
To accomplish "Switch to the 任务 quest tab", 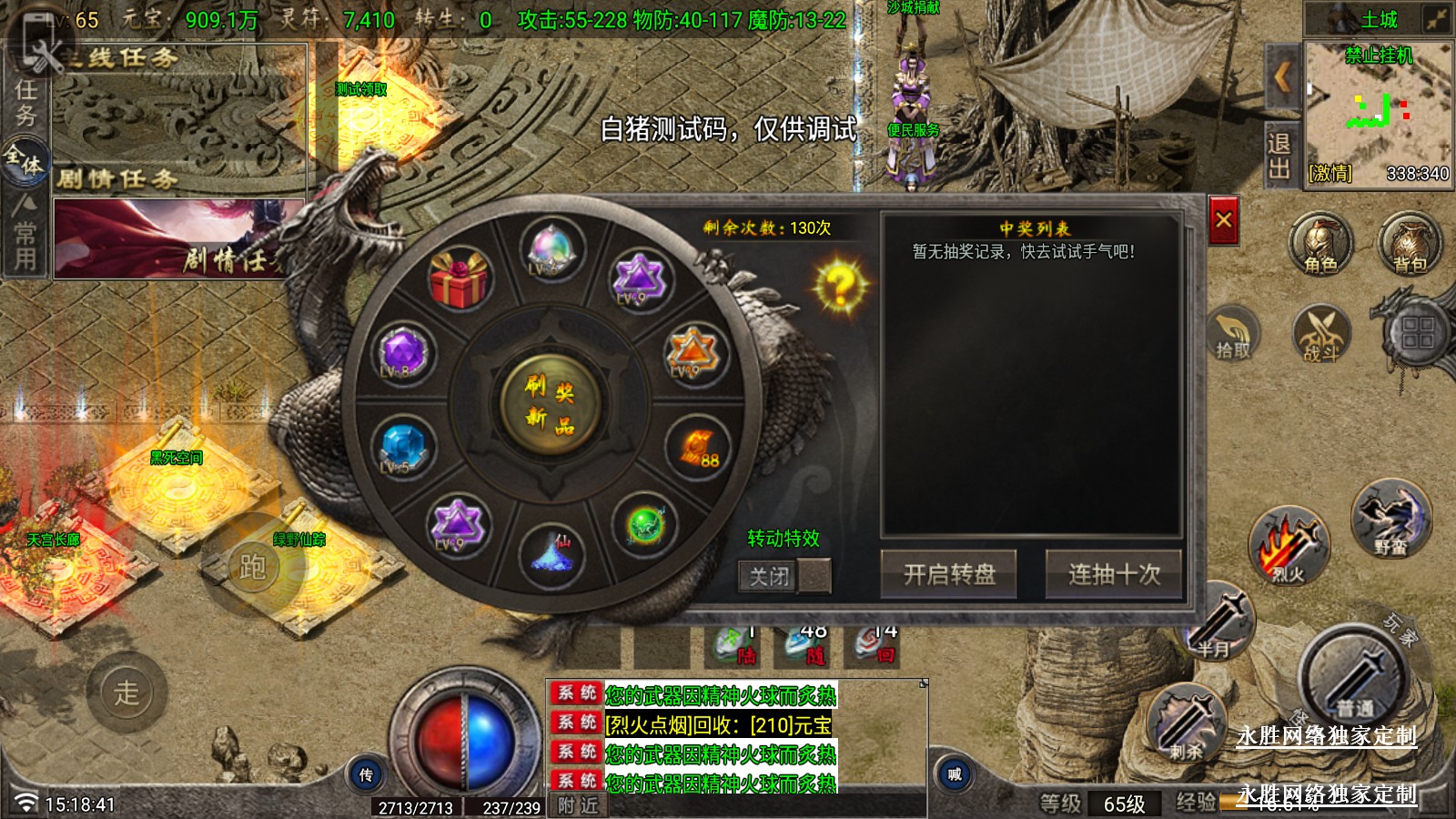I will (25, 102).
